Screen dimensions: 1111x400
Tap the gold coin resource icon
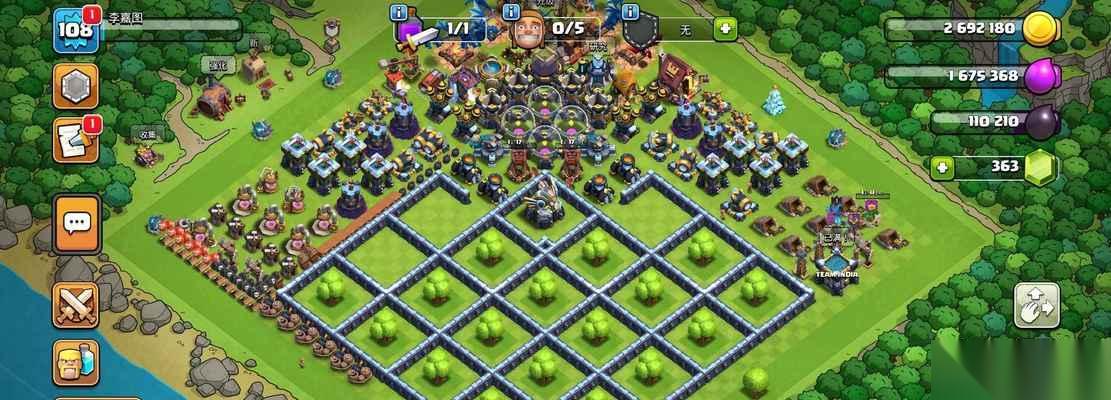coord(1040,29)
